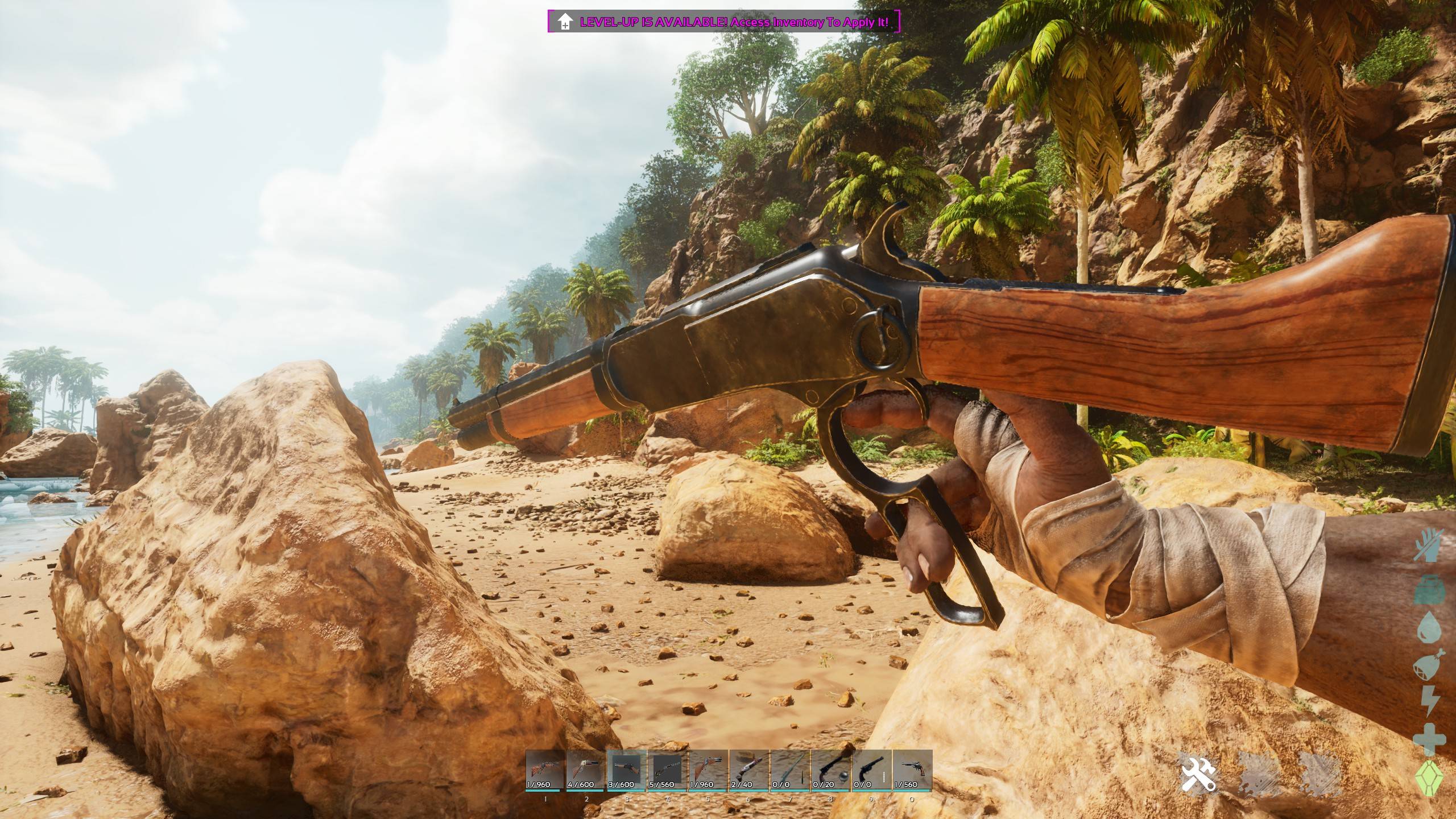Choose the long rifle in hotbar slot 7

[x=790, y=770]
